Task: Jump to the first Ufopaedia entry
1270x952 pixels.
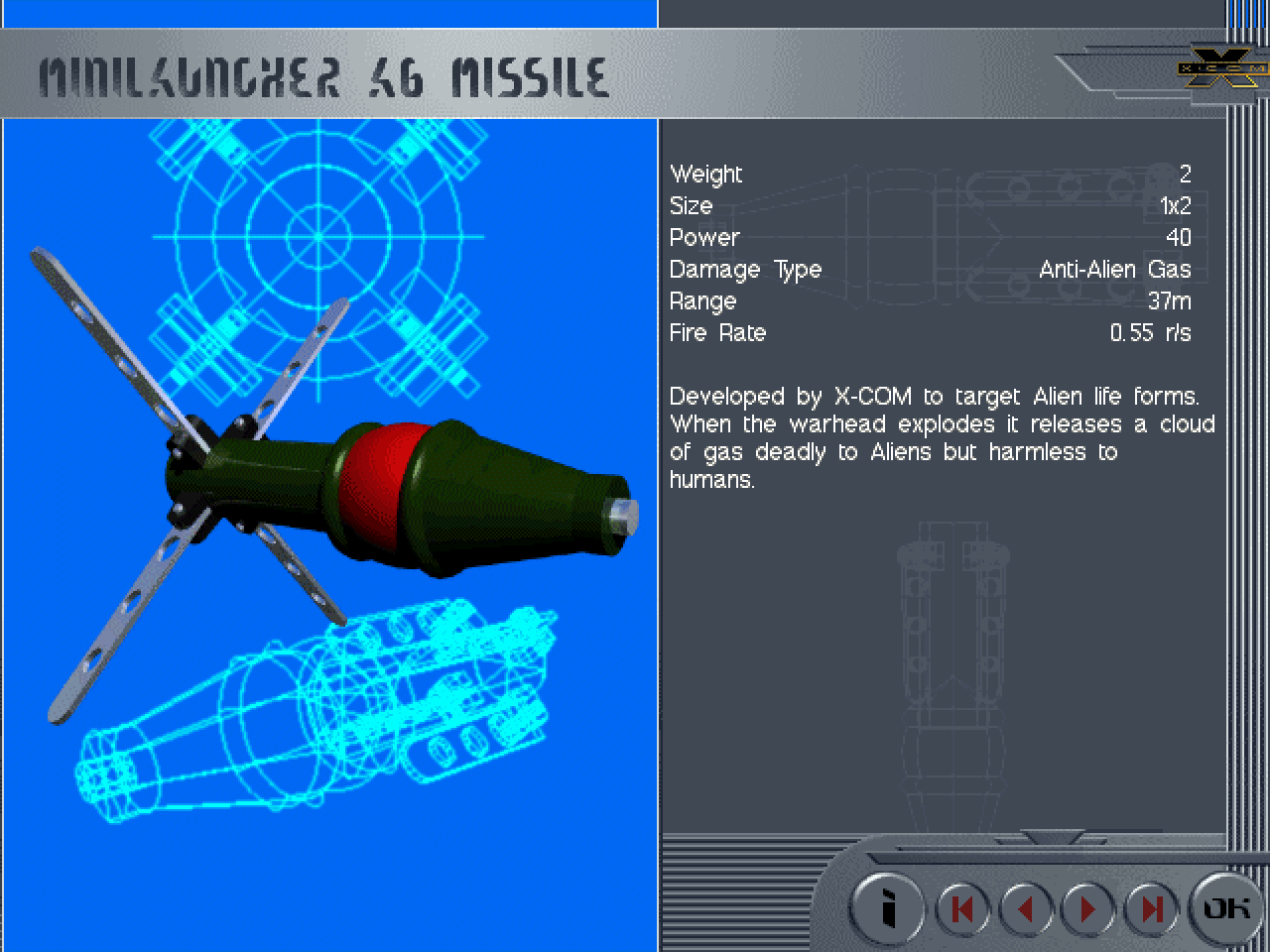Action: coord(962,908)
